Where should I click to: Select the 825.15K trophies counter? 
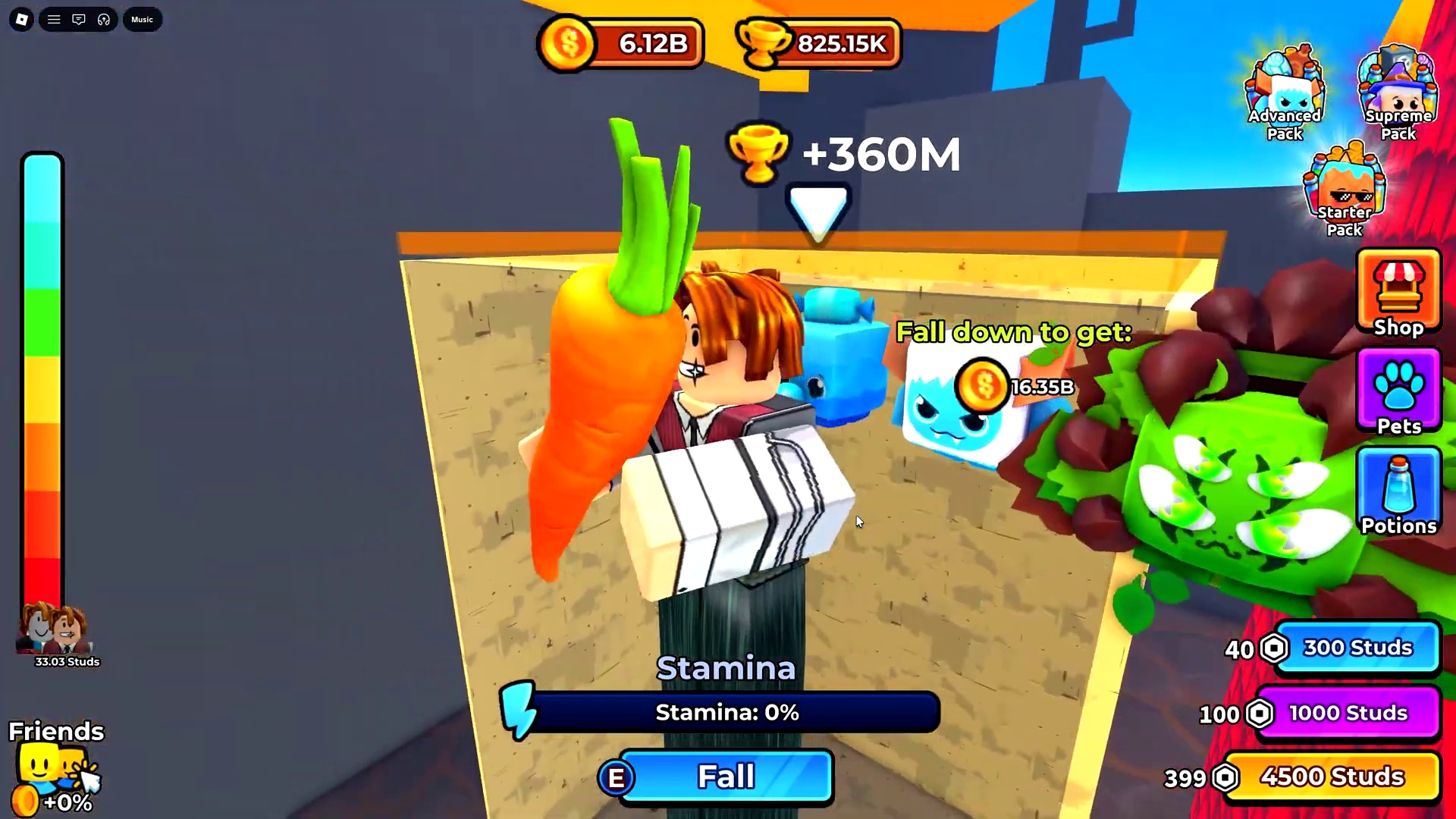[x=817, y=43]
